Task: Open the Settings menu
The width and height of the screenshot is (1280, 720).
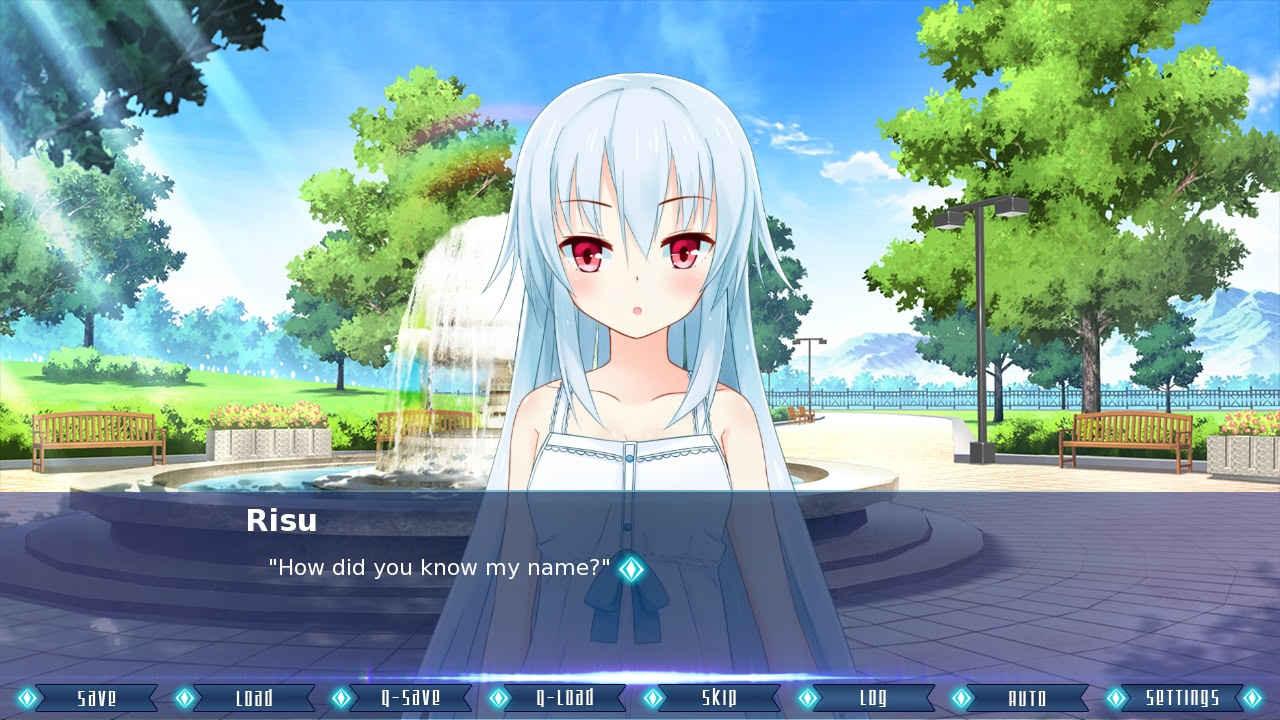Action: pyautogui.click(x=1182, y=698)
